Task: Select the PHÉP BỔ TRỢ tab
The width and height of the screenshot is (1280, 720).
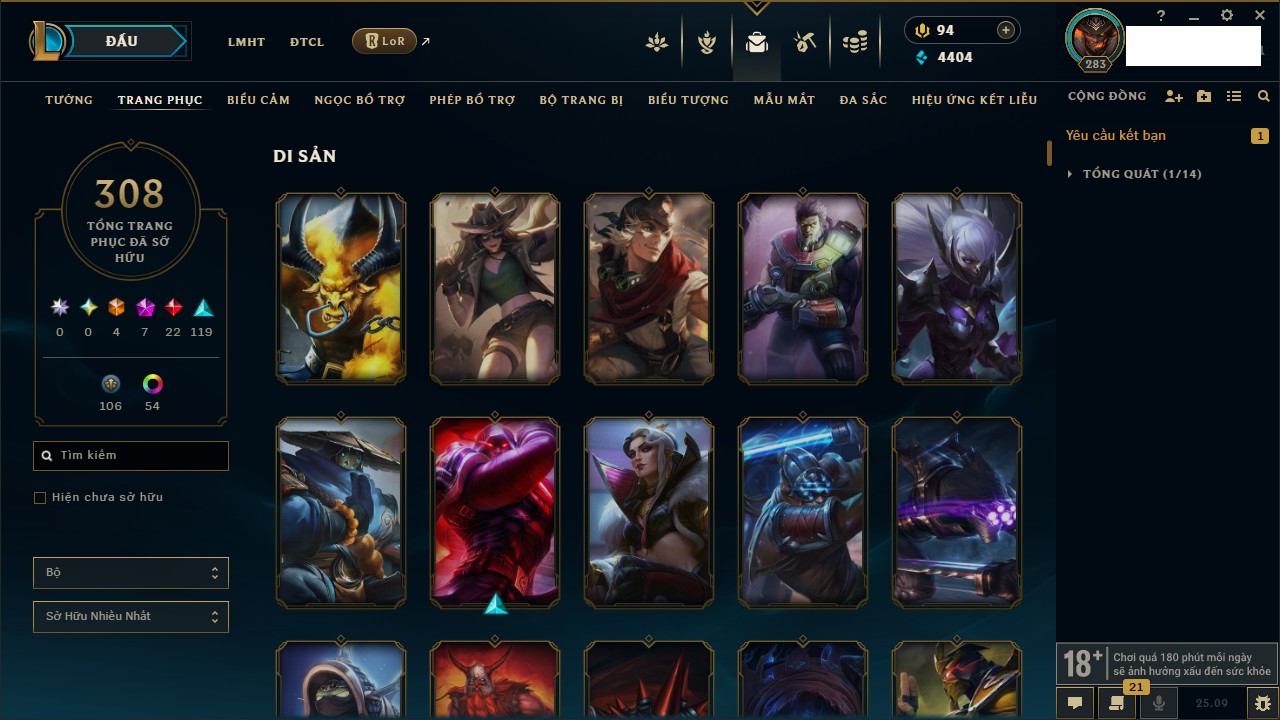Action: click(x=472, y=100)
